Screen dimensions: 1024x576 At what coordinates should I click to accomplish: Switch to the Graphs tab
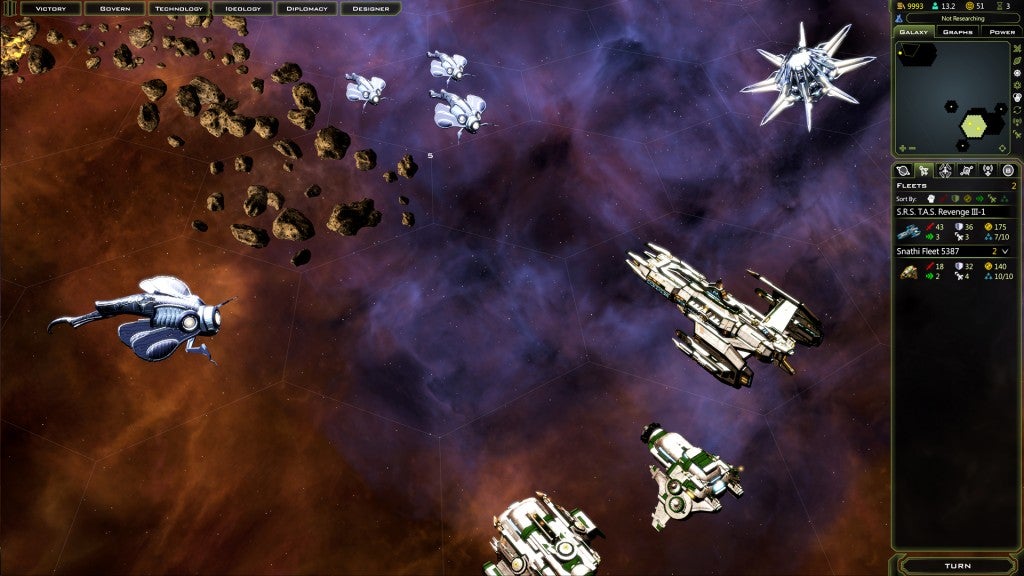click(x=958, y=32)
